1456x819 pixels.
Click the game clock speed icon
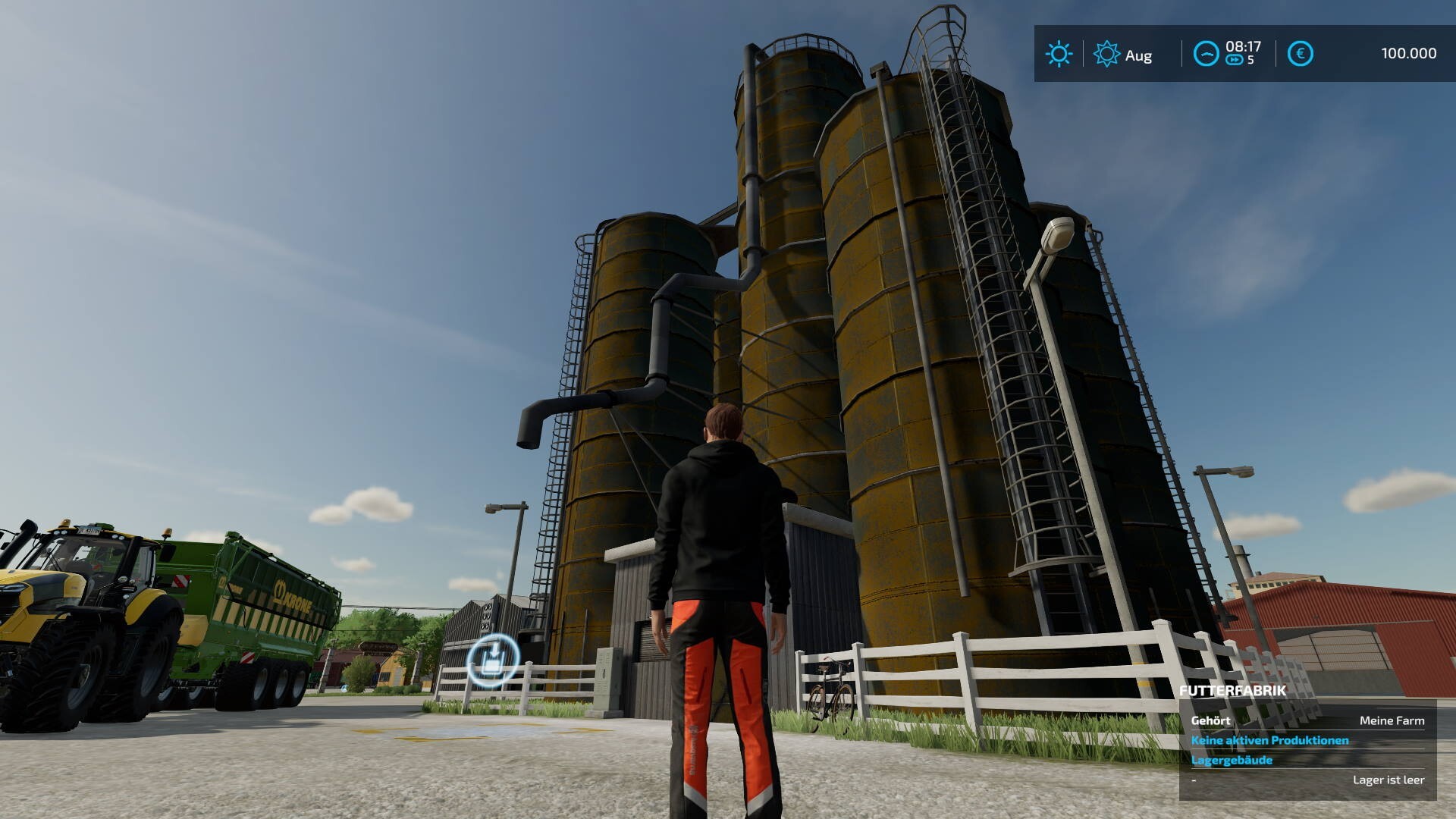click(1206, 54)
